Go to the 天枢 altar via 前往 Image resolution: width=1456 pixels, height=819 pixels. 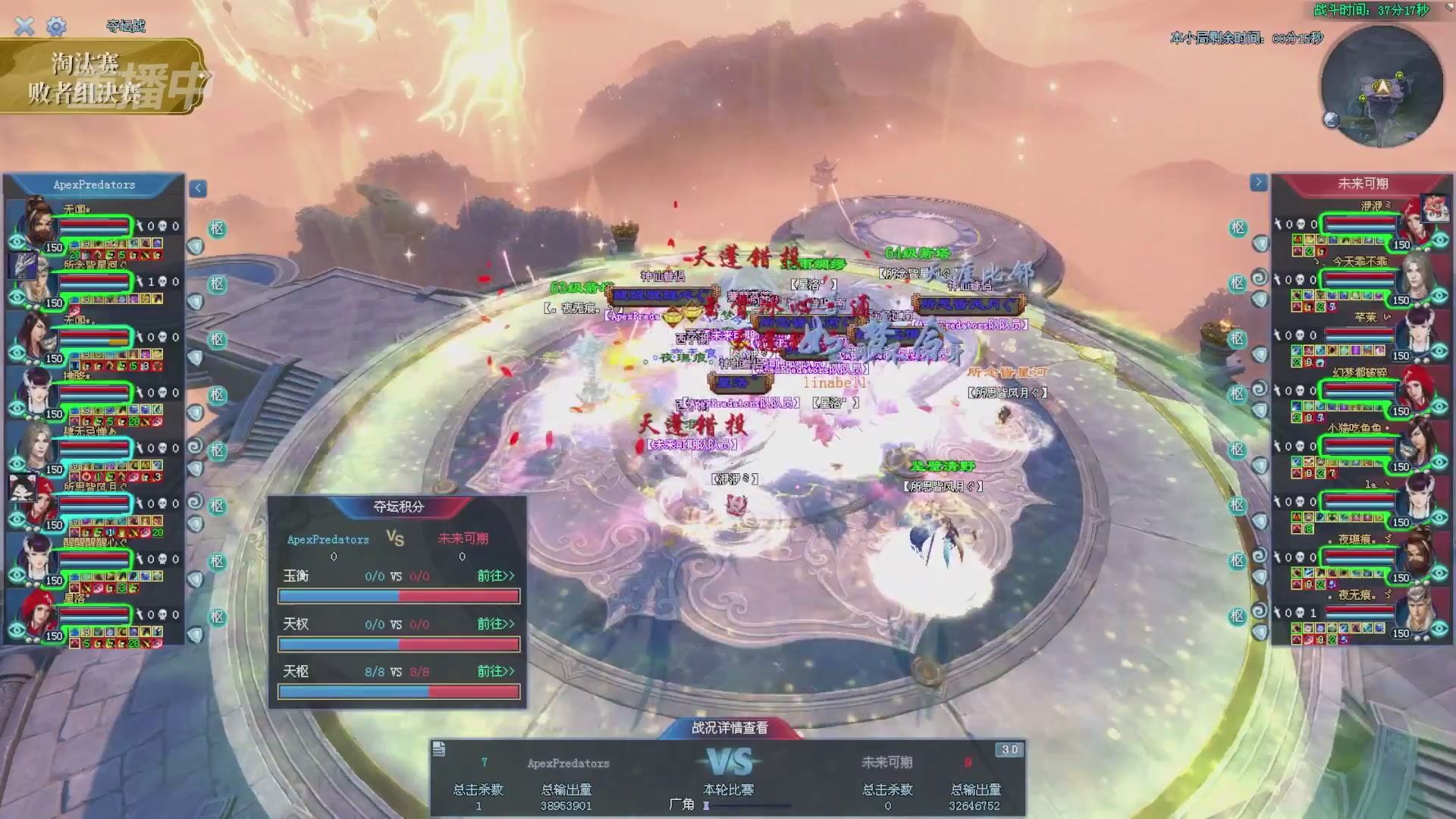click(x=495, y=672)
